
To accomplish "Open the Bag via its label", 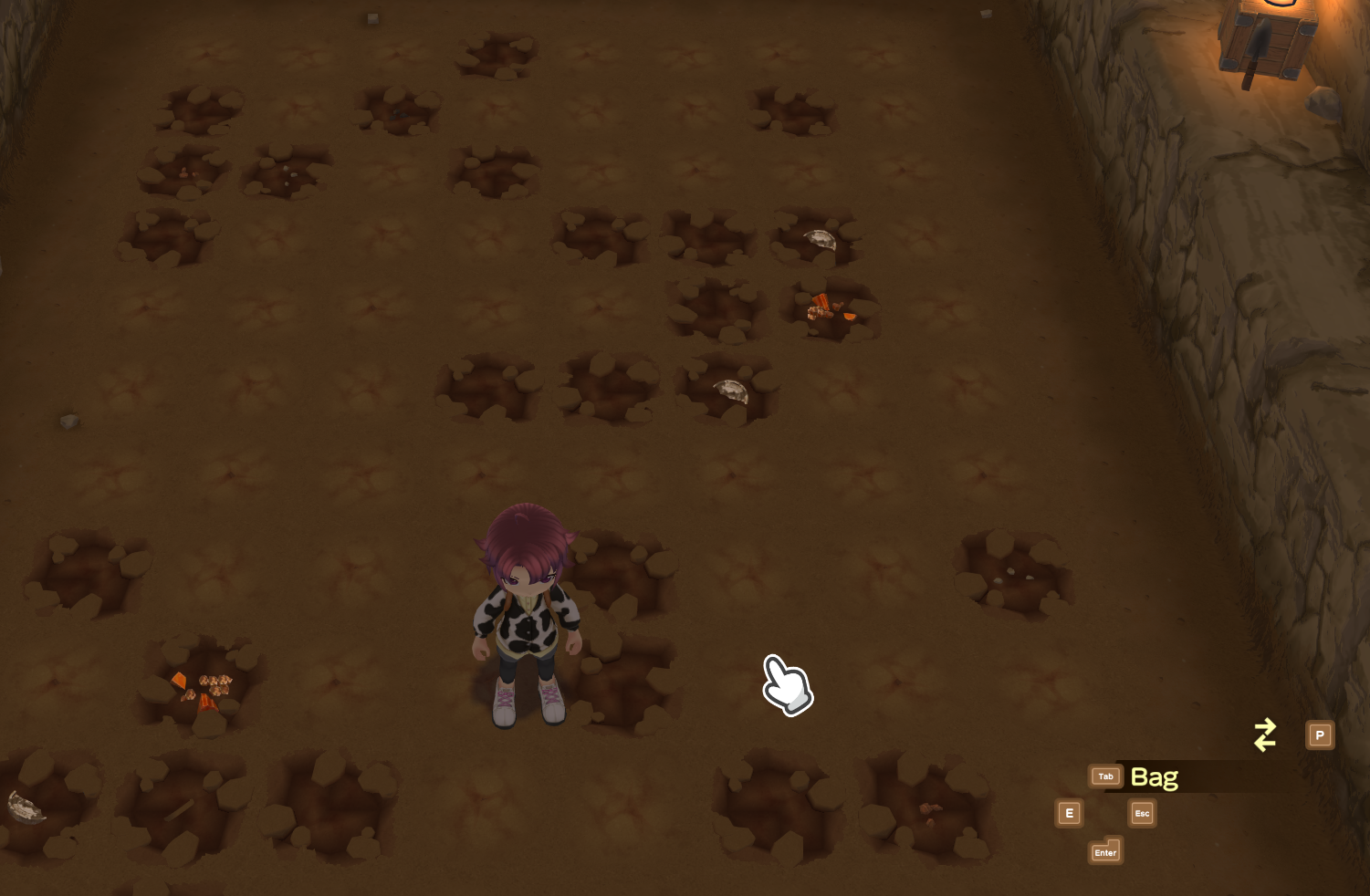I will pos(1154,777).
